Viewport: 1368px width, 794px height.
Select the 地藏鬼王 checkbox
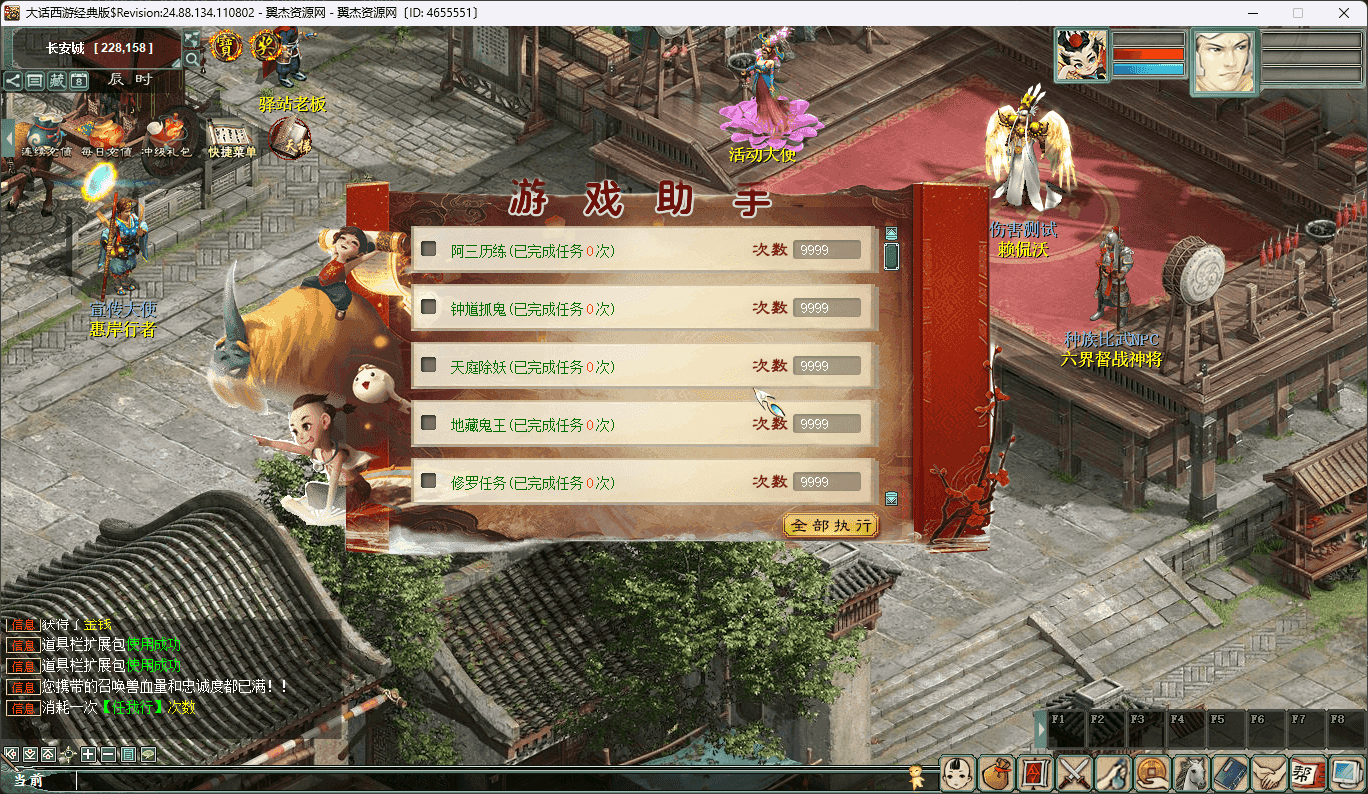(429, 423)
